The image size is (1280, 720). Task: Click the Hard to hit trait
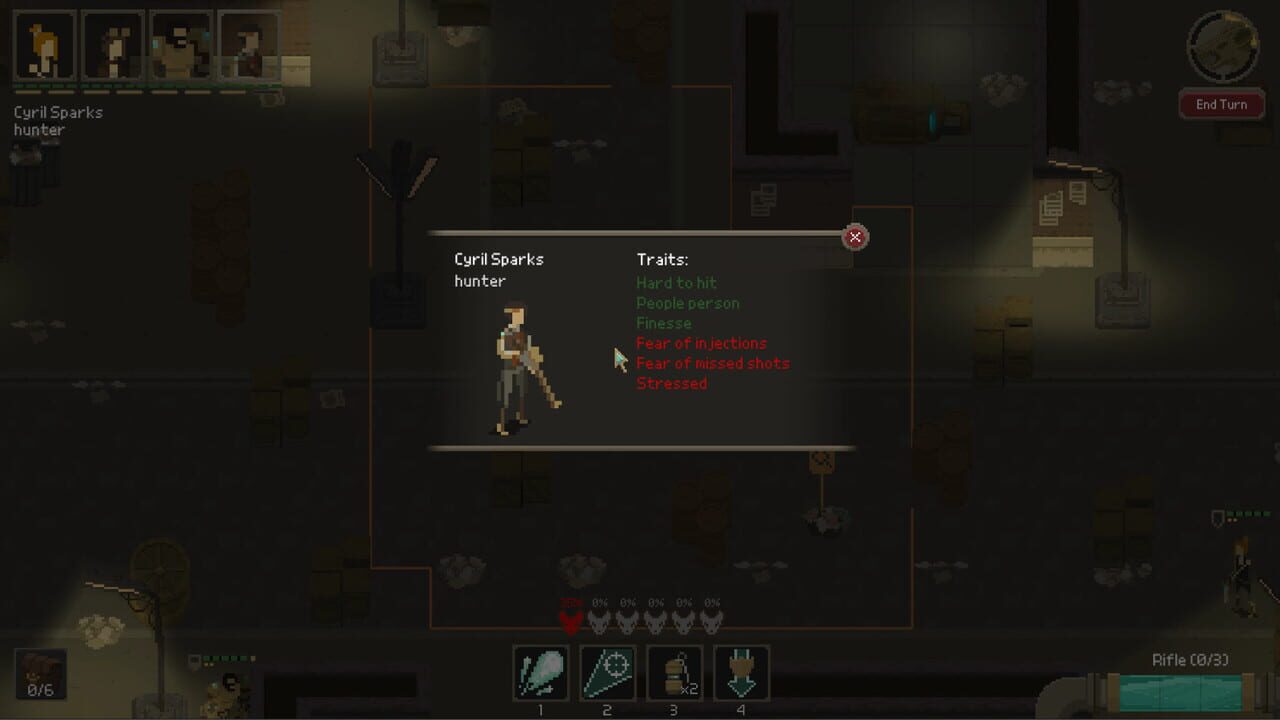pos(675,283)
